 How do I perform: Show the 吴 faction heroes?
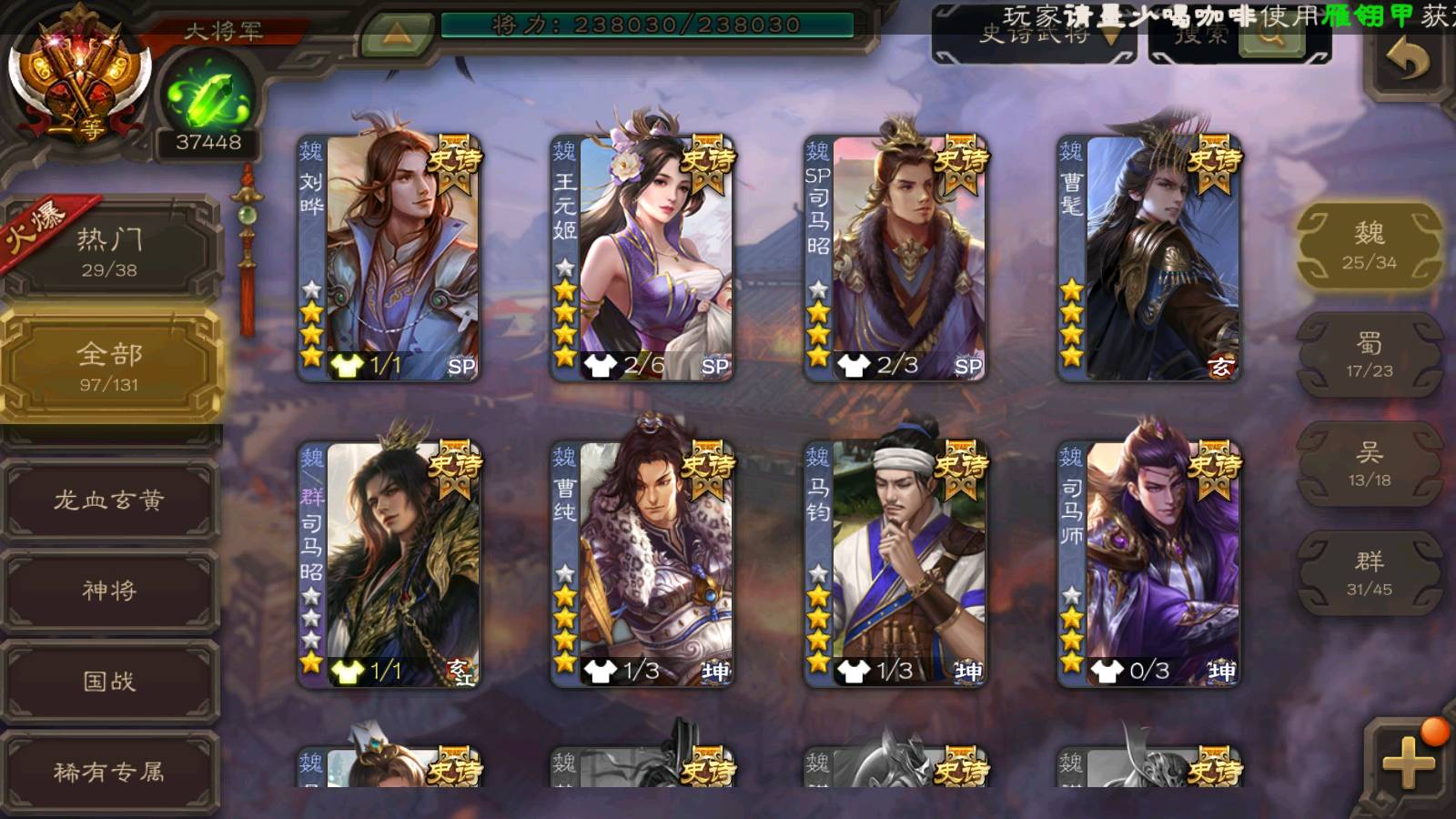click(1369, 464)
